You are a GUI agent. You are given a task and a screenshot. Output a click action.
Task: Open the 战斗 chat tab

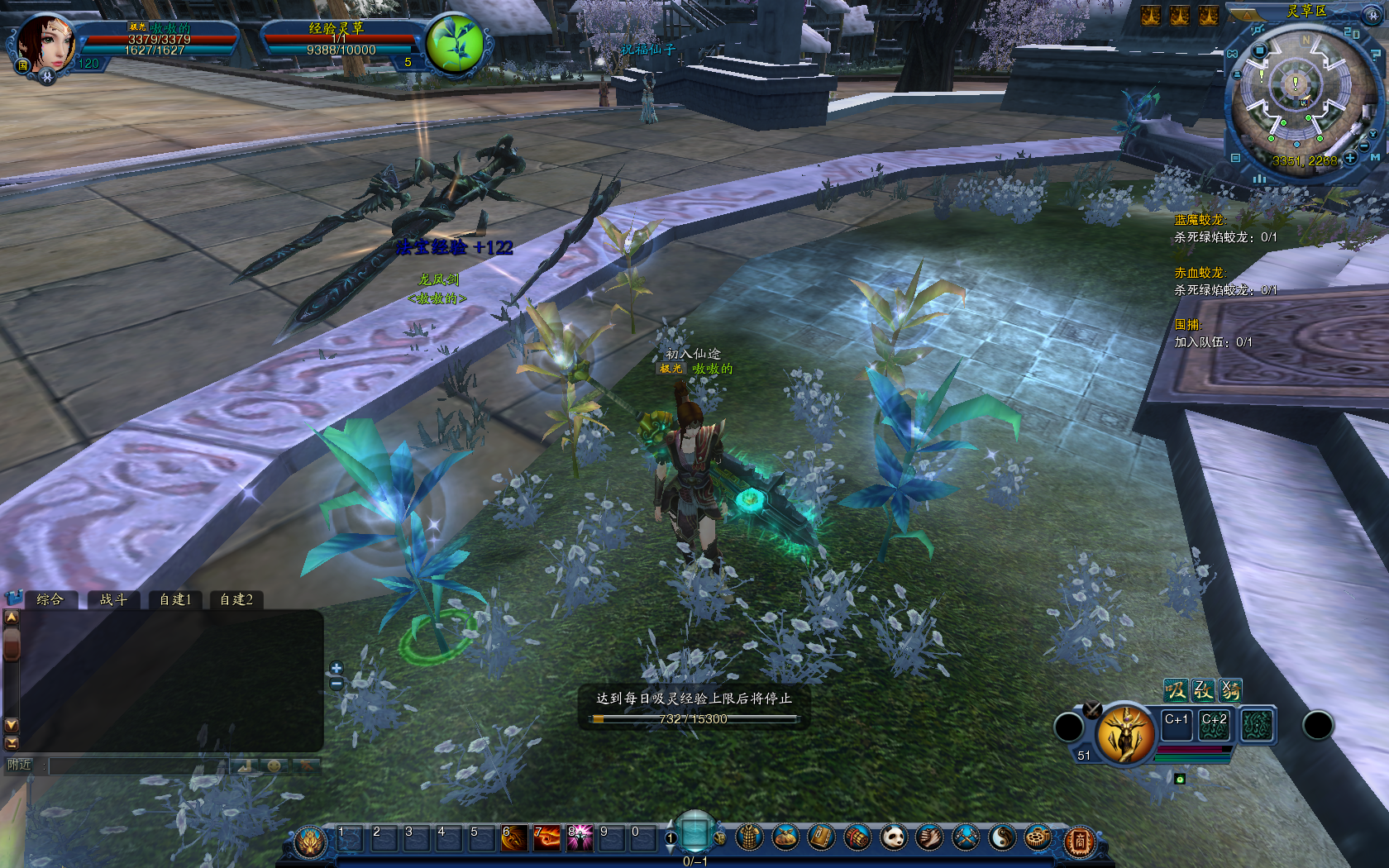pyautogui.click(x=113, y=599)
